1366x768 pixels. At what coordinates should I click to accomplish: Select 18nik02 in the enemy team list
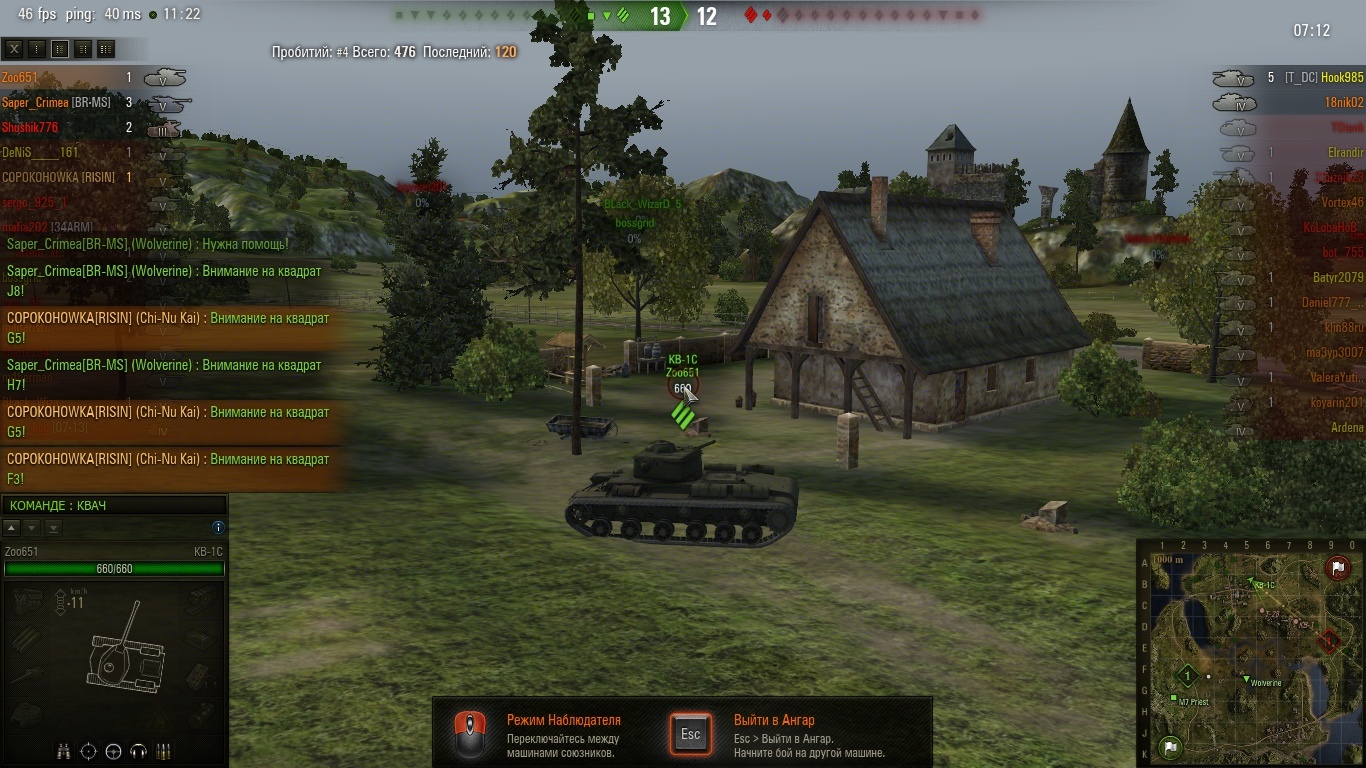point(1343,102)
